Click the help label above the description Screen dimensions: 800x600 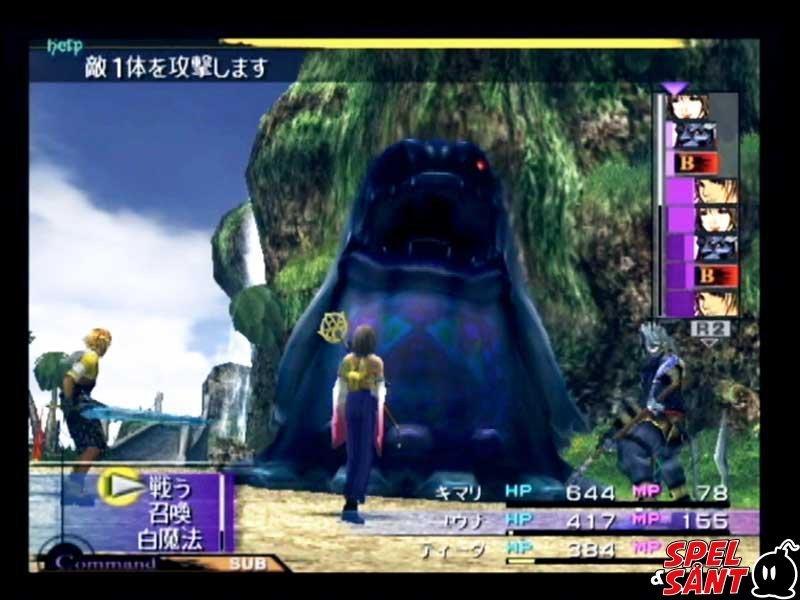64,46
